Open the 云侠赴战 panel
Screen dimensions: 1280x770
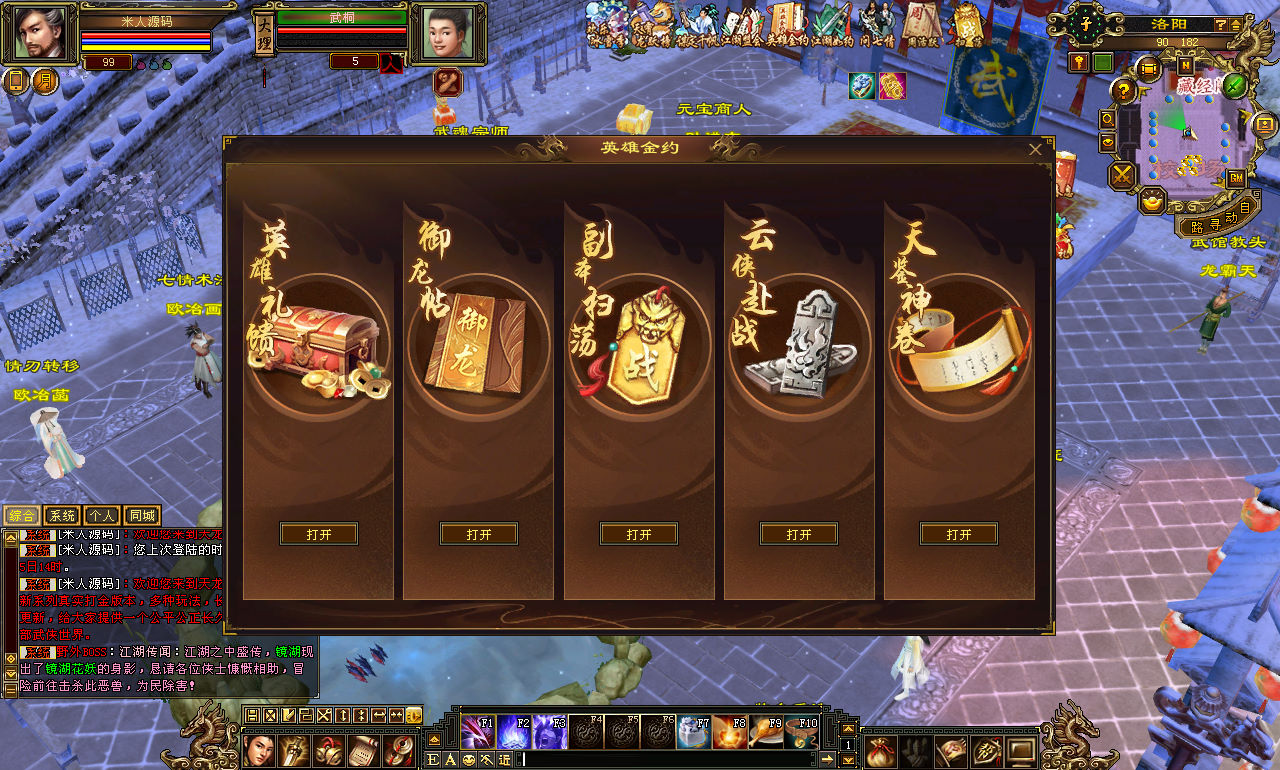click(799, 534)
